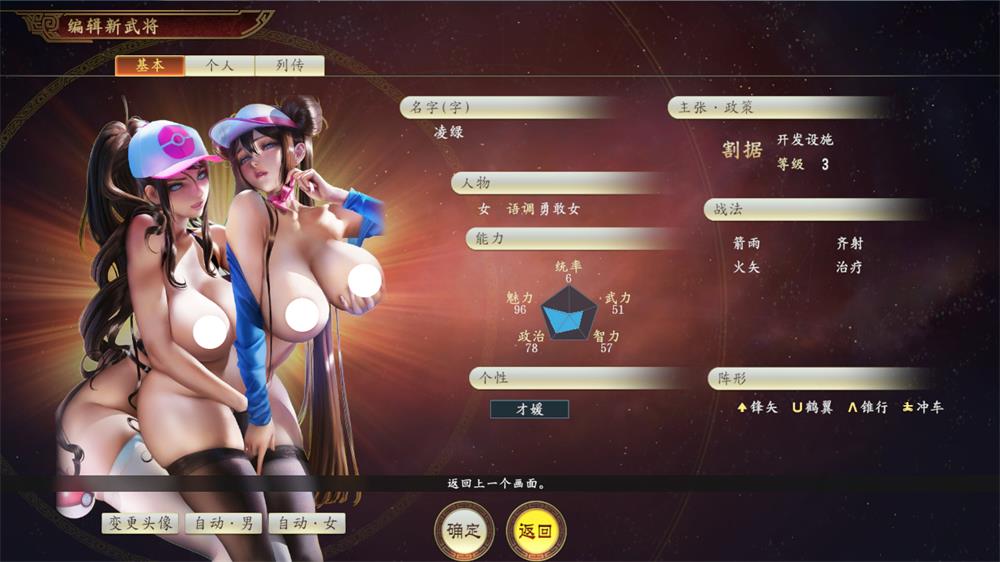Select the 才媛 personality trait
This screenshot has height=562, width=1000.
pyautogui.click(x=529, y=409)
